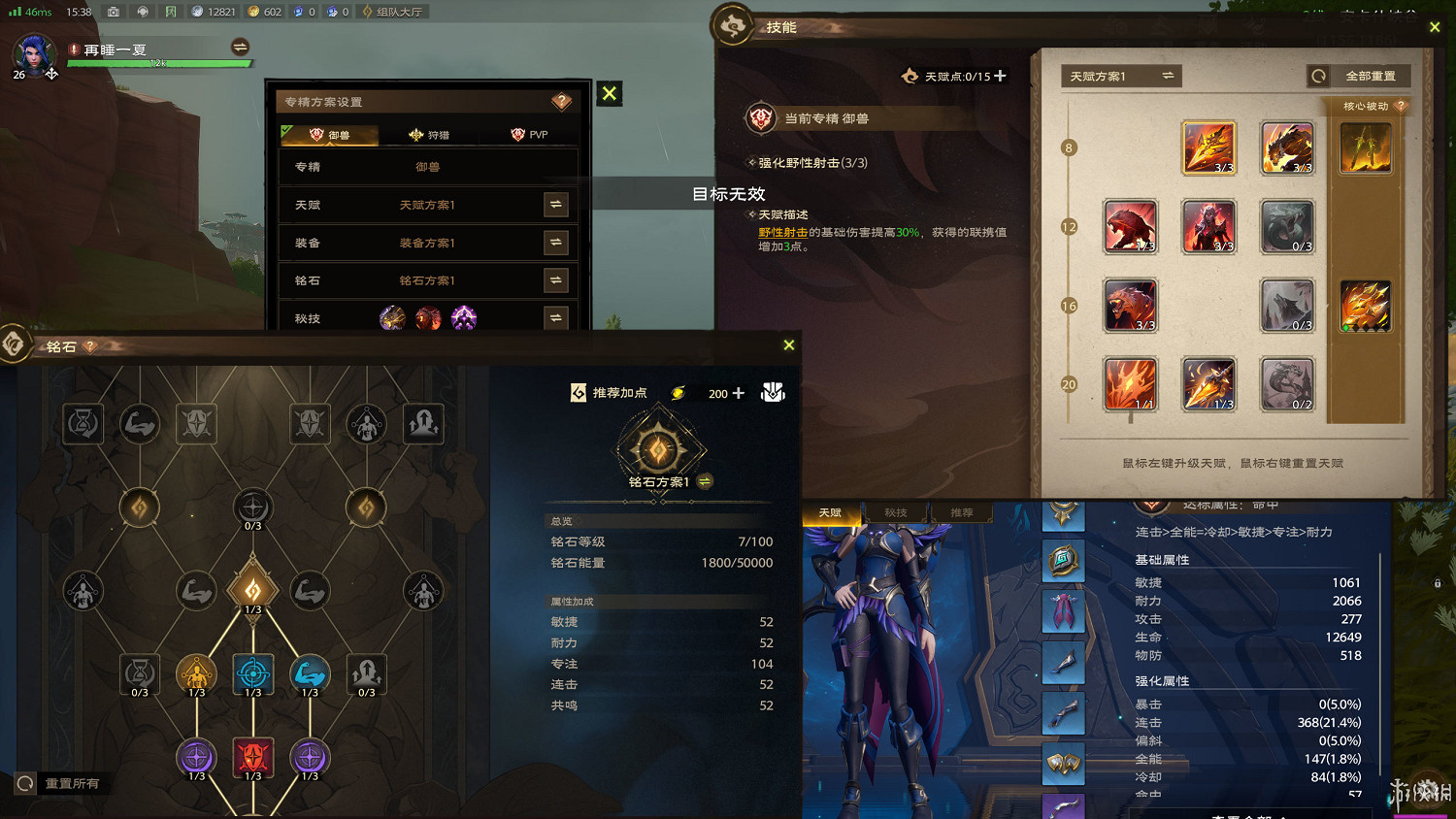Select the red flame 铭石 node
1456x819 pixels.
(253, 758)
